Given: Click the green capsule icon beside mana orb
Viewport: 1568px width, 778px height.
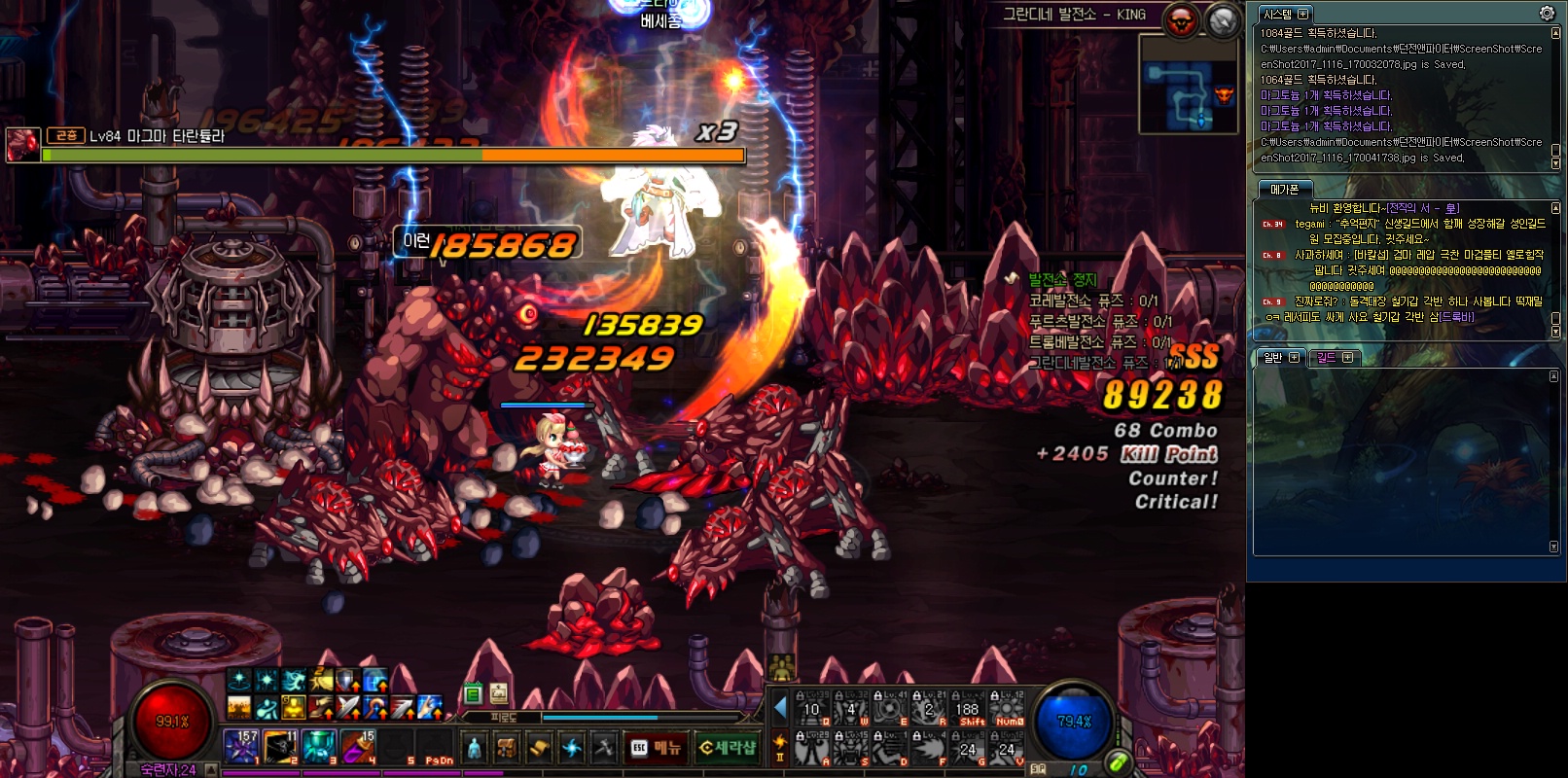Looking at the screenshot, I should [x=1118, y=763].
